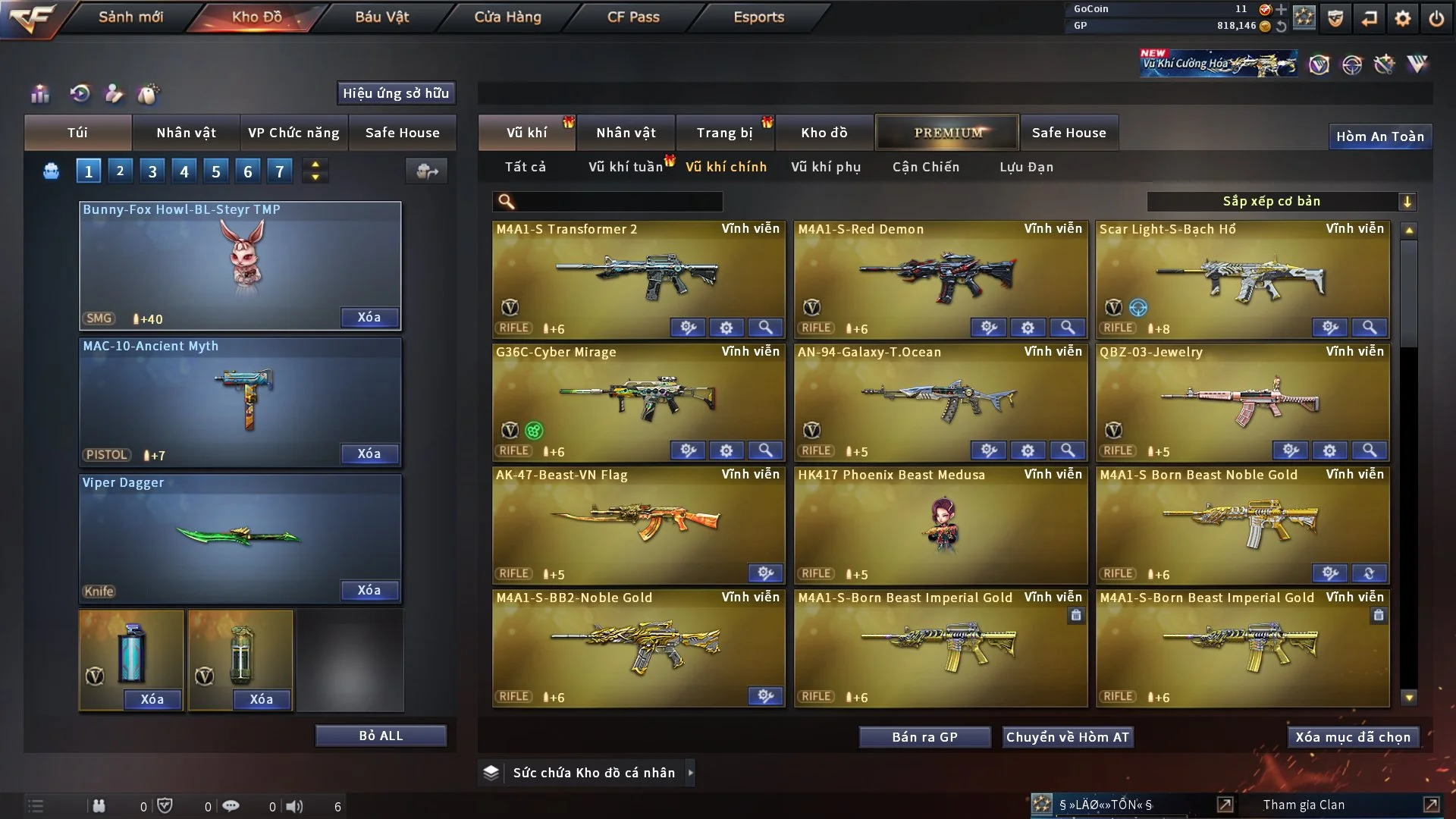Delete selected items with Xóa mục đã chọn
Viewport: 1456px width, 819px height.
coord(1353,737)
